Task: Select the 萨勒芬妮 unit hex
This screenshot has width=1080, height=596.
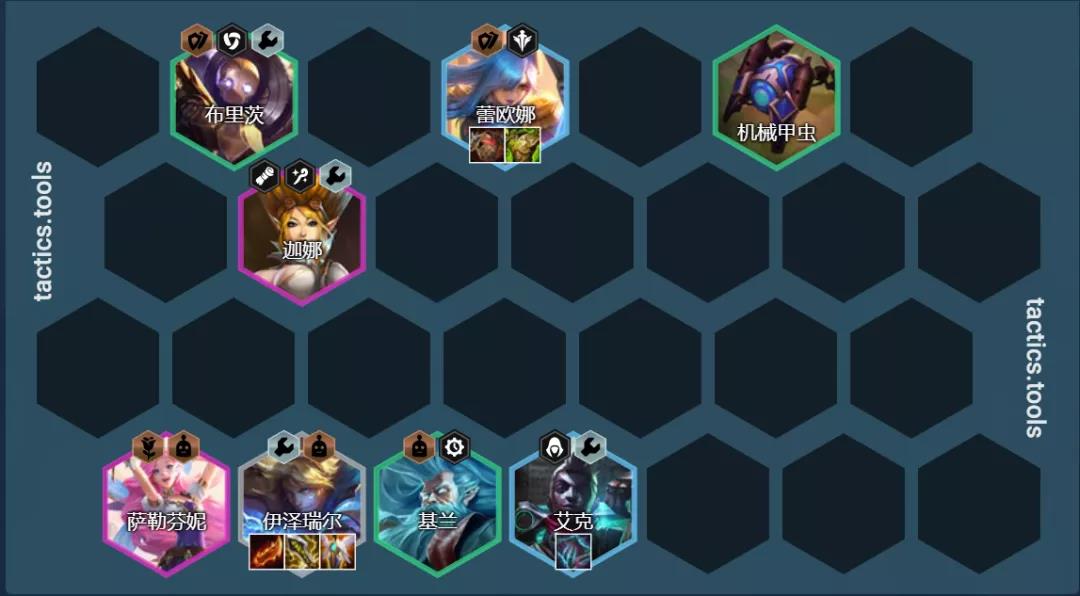Action: [166, 505]
